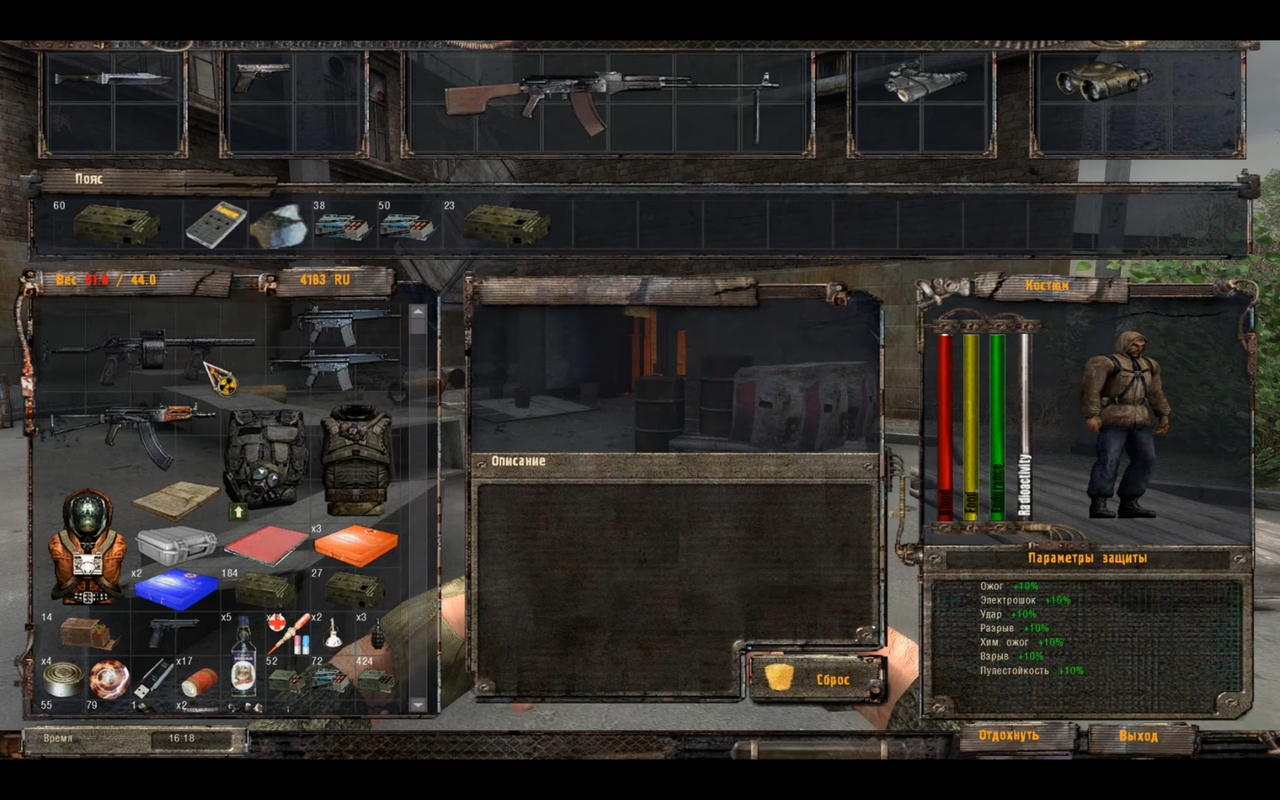Click the inventory scrollbar down arrow

pyautogui.click(x=418, y=704)
